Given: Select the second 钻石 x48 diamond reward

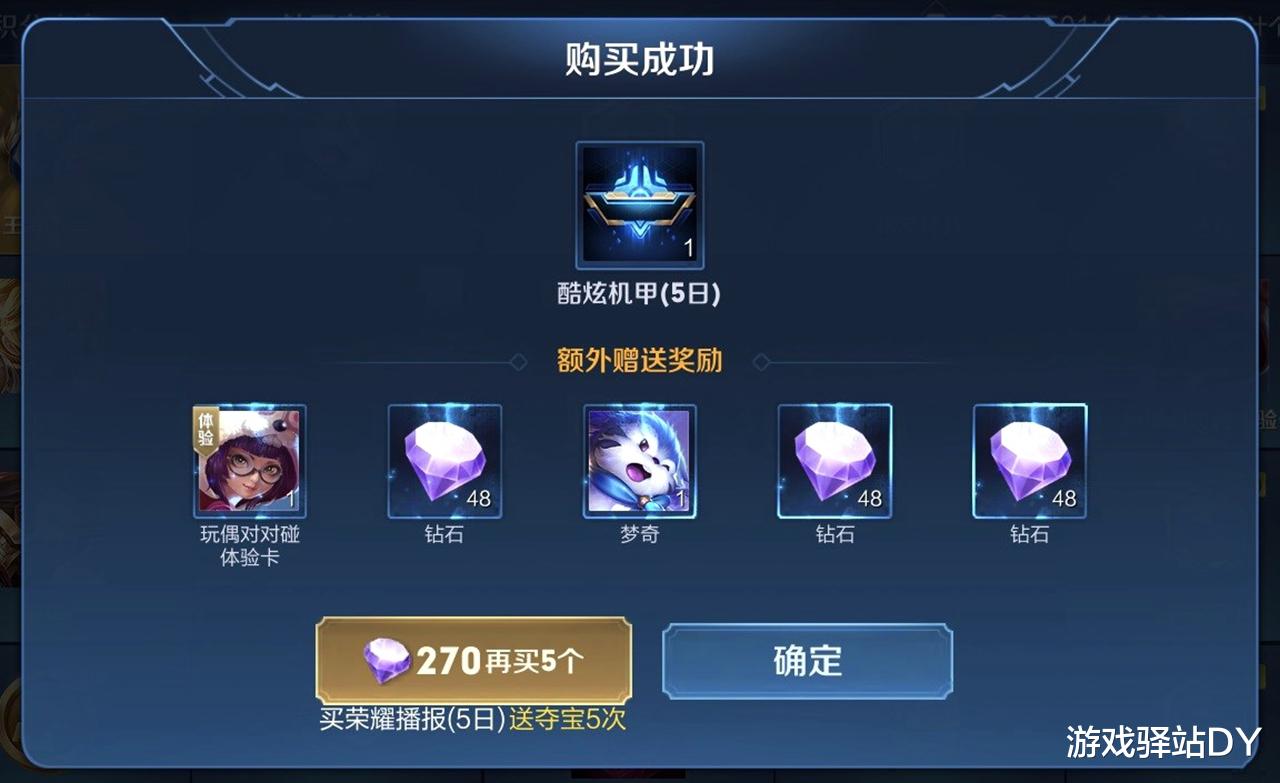Looking at the screenshot, I should coord(834,461).
